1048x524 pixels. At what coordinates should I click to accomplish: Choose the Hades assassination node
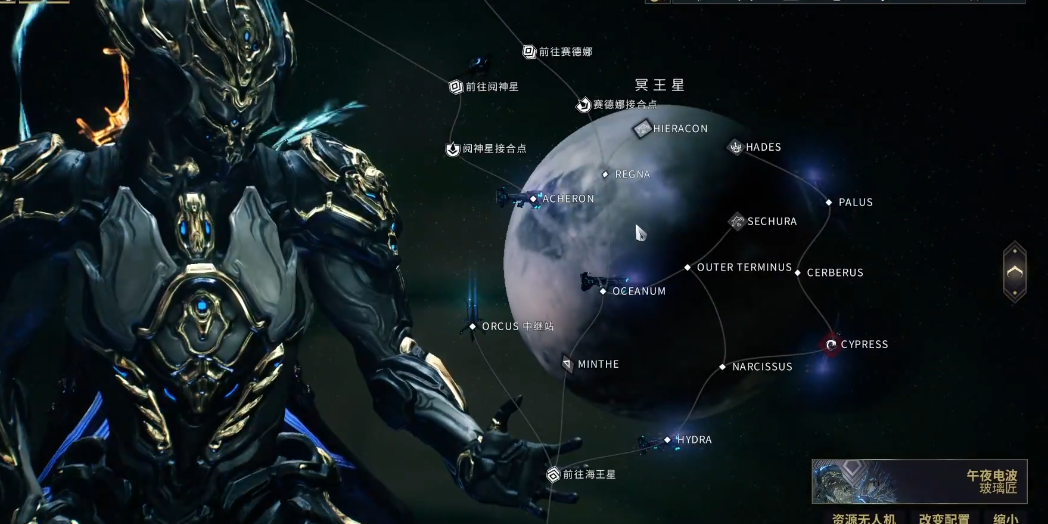pos(736,148)
